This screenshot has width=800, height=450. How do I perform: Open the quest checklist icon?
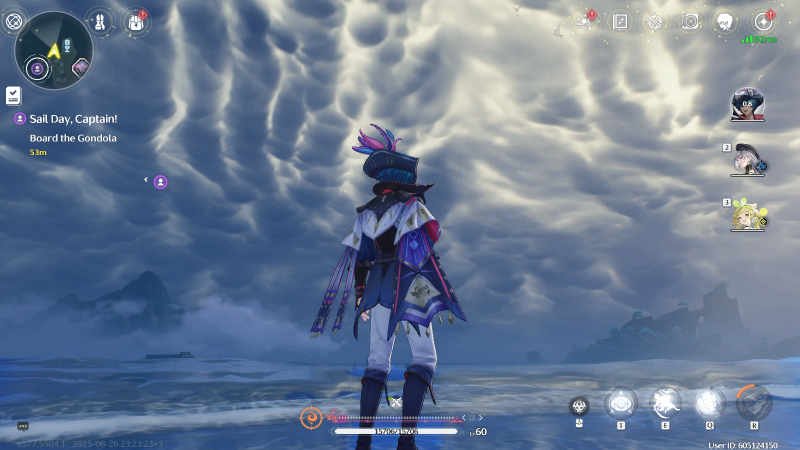point(13,95)
